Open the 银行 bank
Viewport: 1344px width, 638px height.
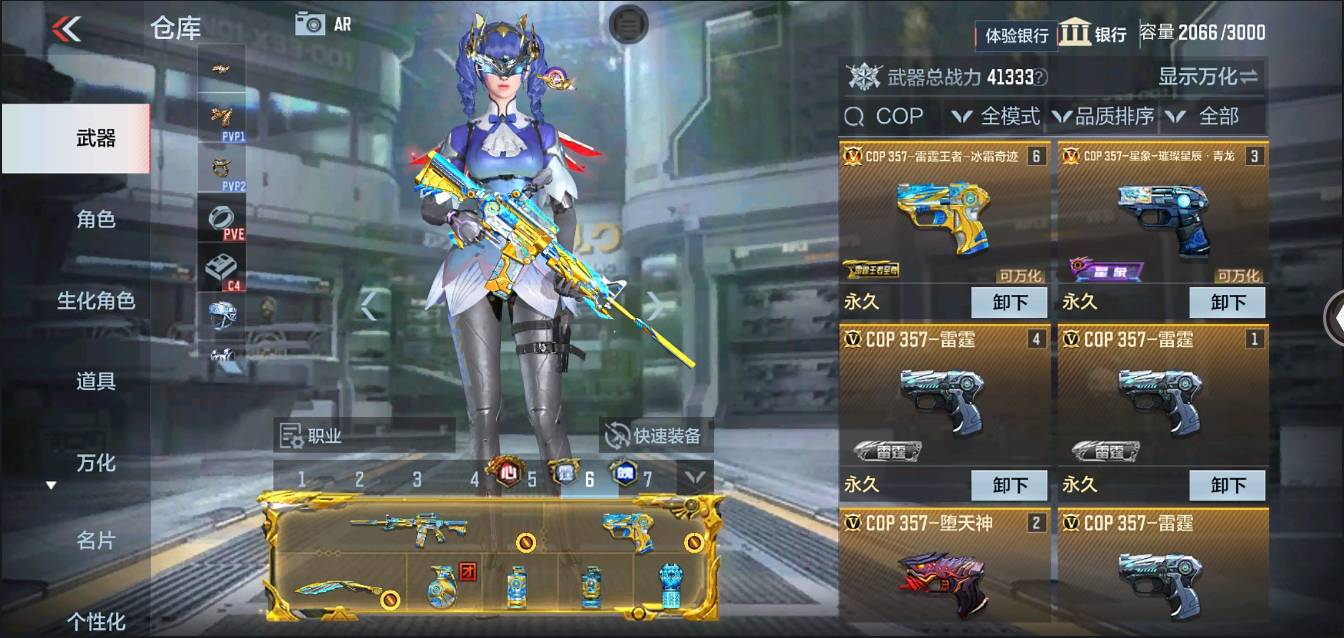1093,33
